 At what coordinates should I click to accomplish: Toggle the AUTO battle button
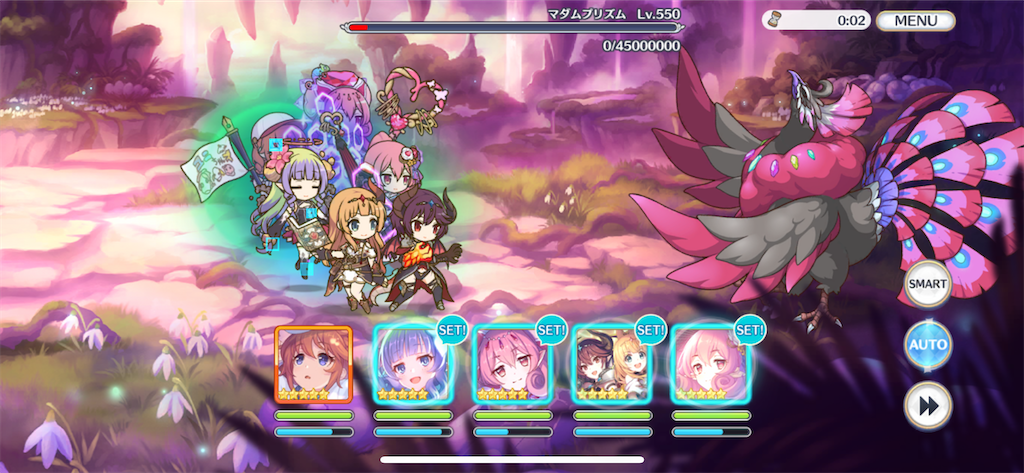[927, 346]
